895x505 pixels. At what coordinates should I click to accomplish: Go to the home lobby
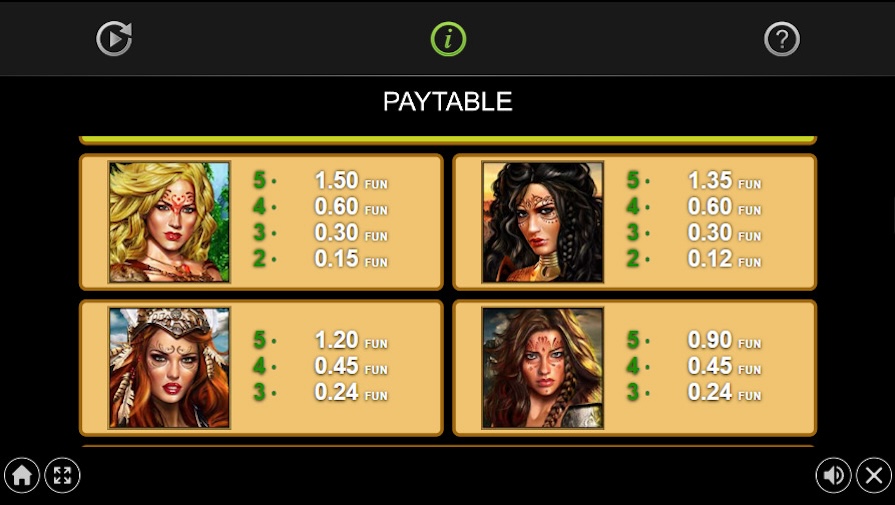21,475
